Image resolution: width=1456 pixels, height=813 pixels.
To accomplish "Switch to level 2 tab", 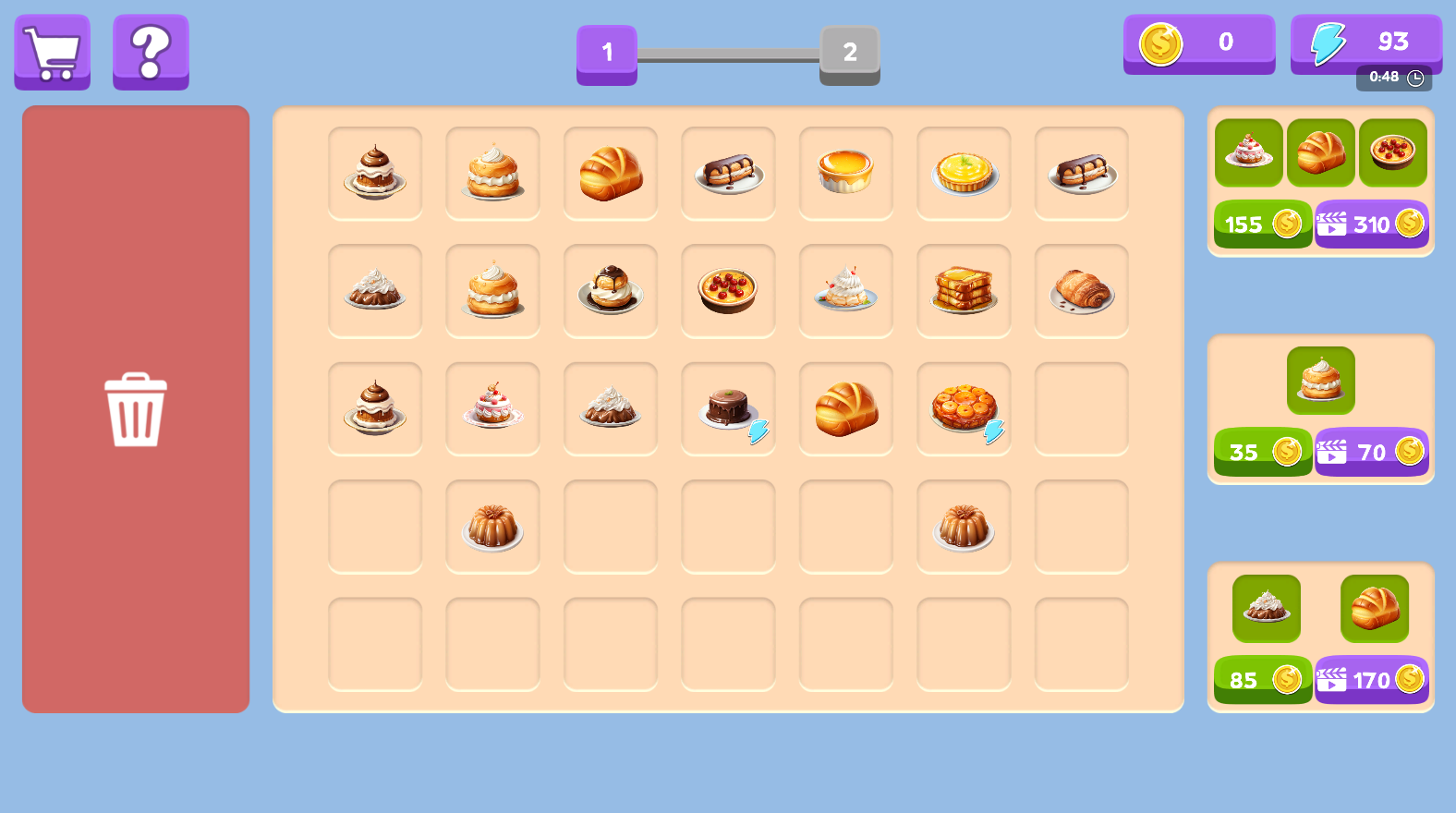I will pyautogui.click(x=849, y=55).
